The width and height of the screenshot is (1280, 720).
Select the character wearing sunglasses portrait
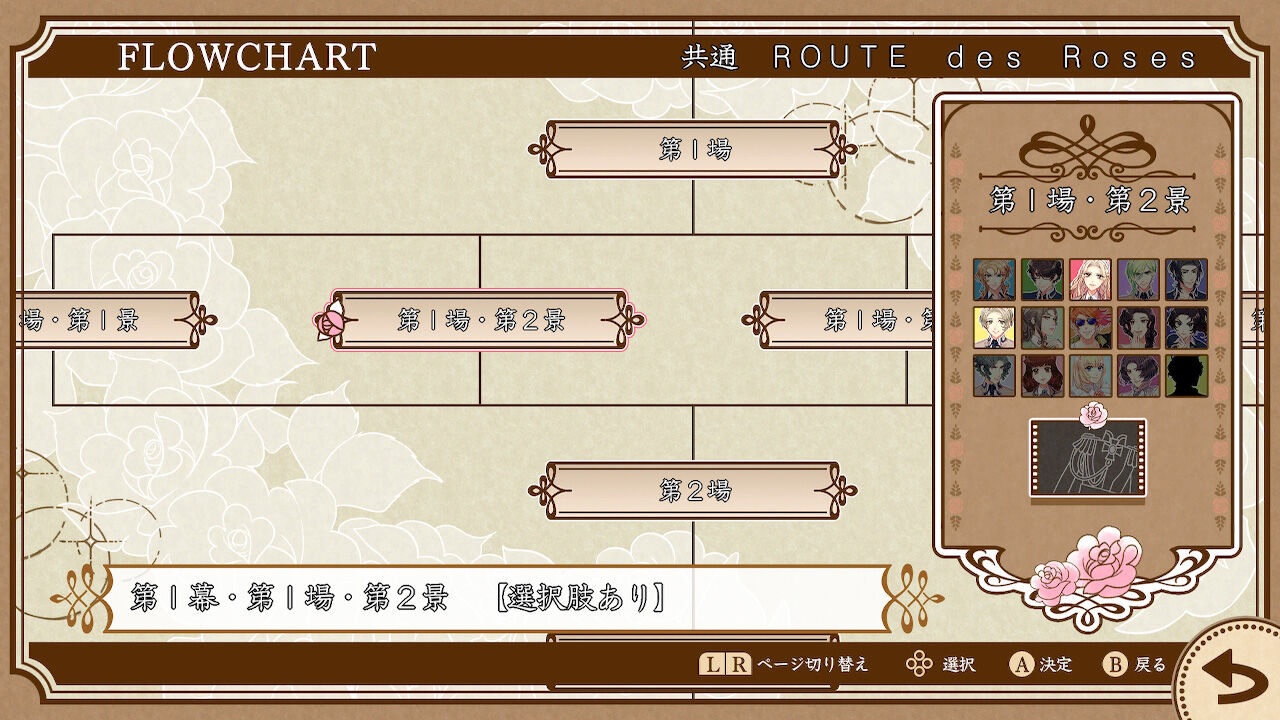point(1090,328)
